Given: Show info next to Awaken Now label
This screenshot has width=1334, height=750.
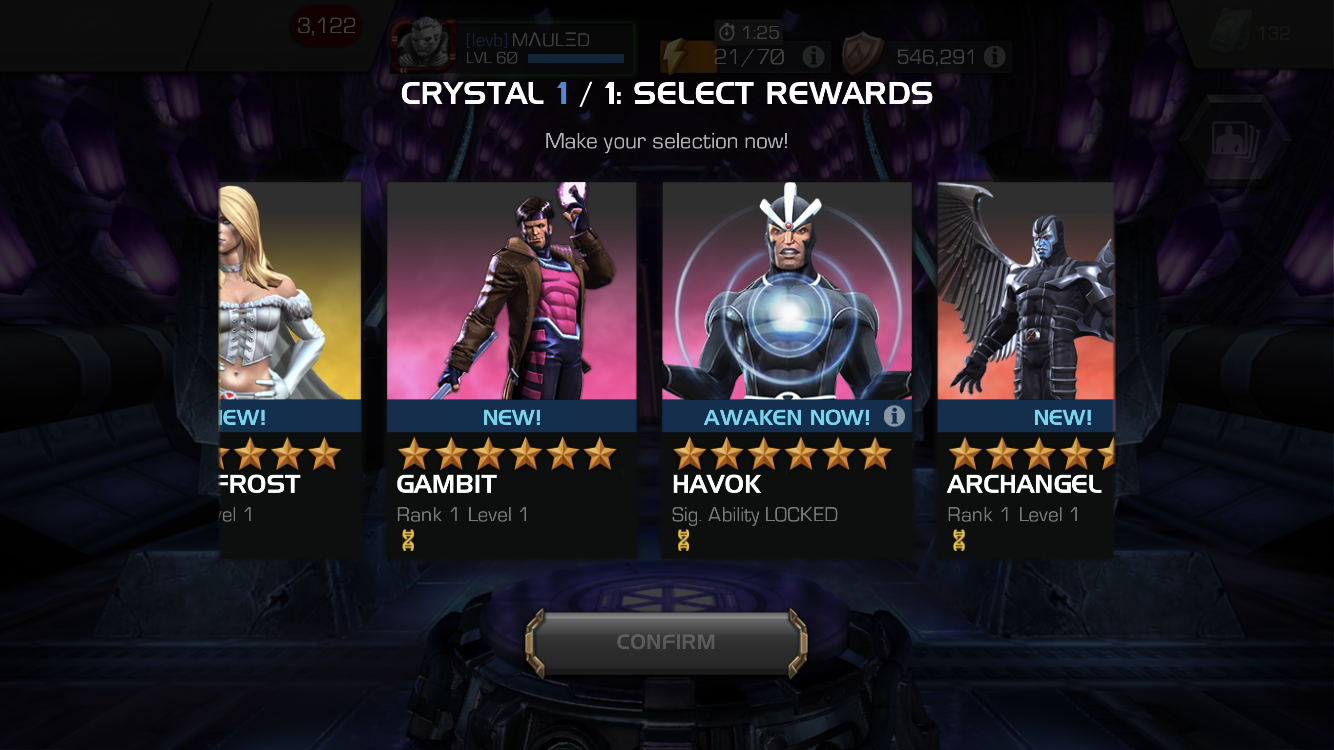Looking at the screenshot, I should [894, 416].
